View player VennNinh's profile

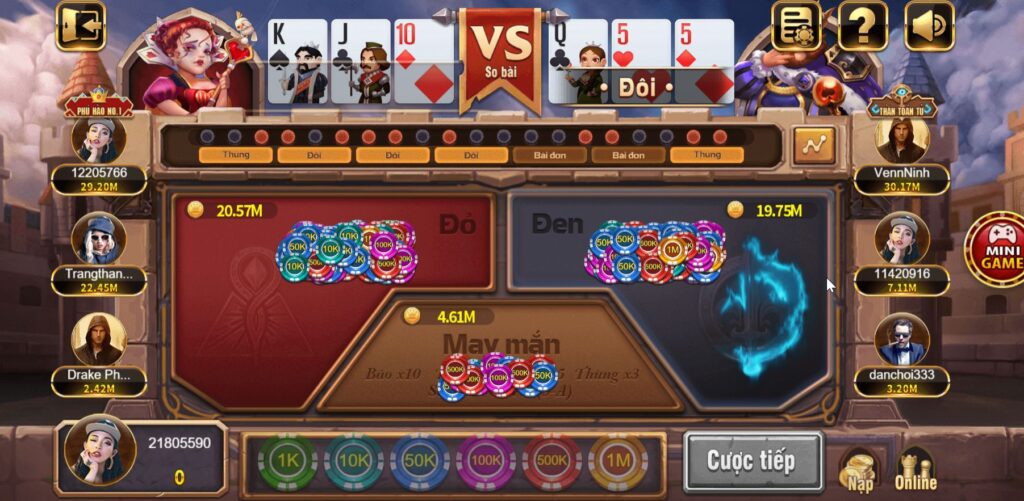tap(901, 140)
